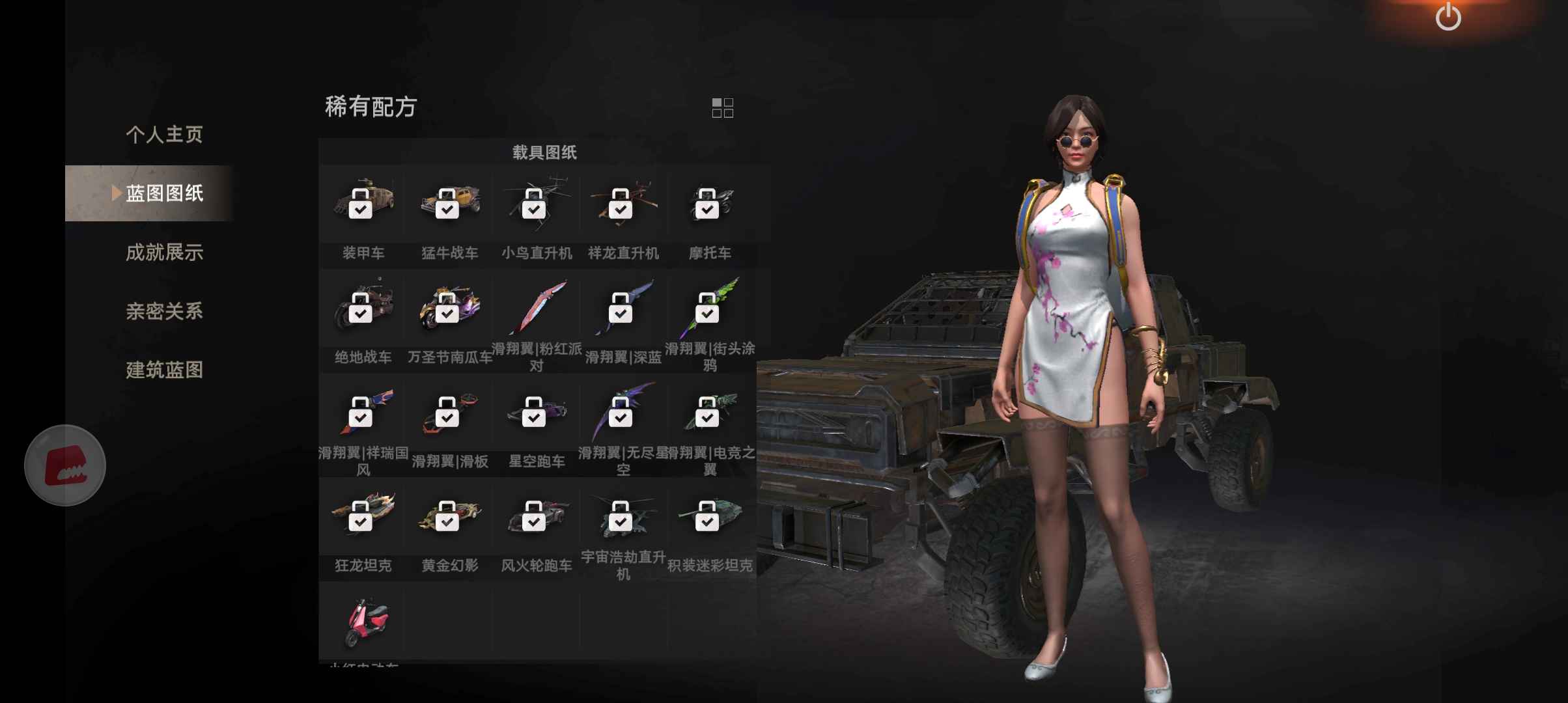Open the 亲密关系 tab
1568x703 pixels.
(164, 311)
